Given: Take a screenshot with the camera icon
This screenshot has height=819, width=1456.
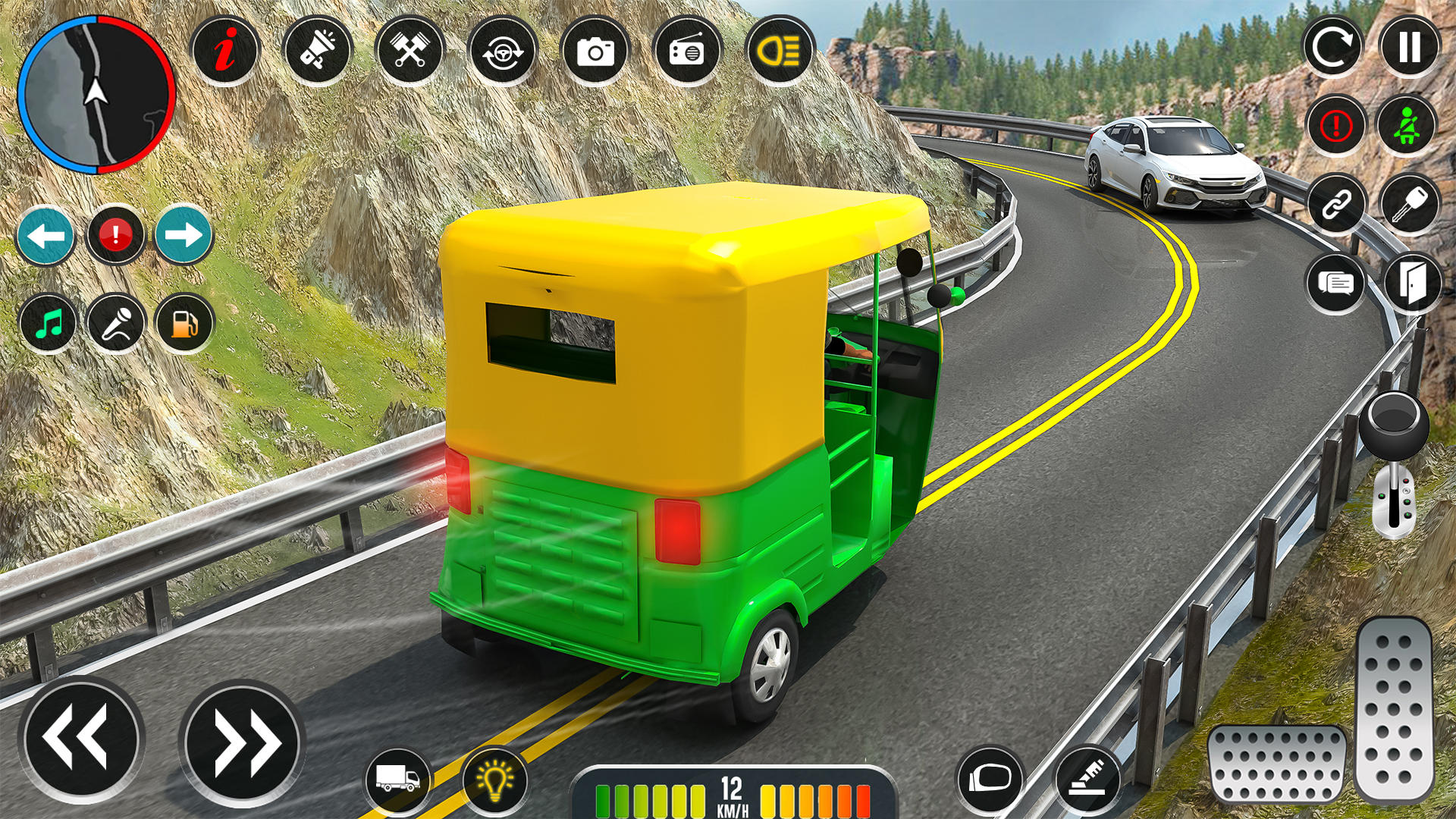Looking at the screenshot, I should (596, 52).
